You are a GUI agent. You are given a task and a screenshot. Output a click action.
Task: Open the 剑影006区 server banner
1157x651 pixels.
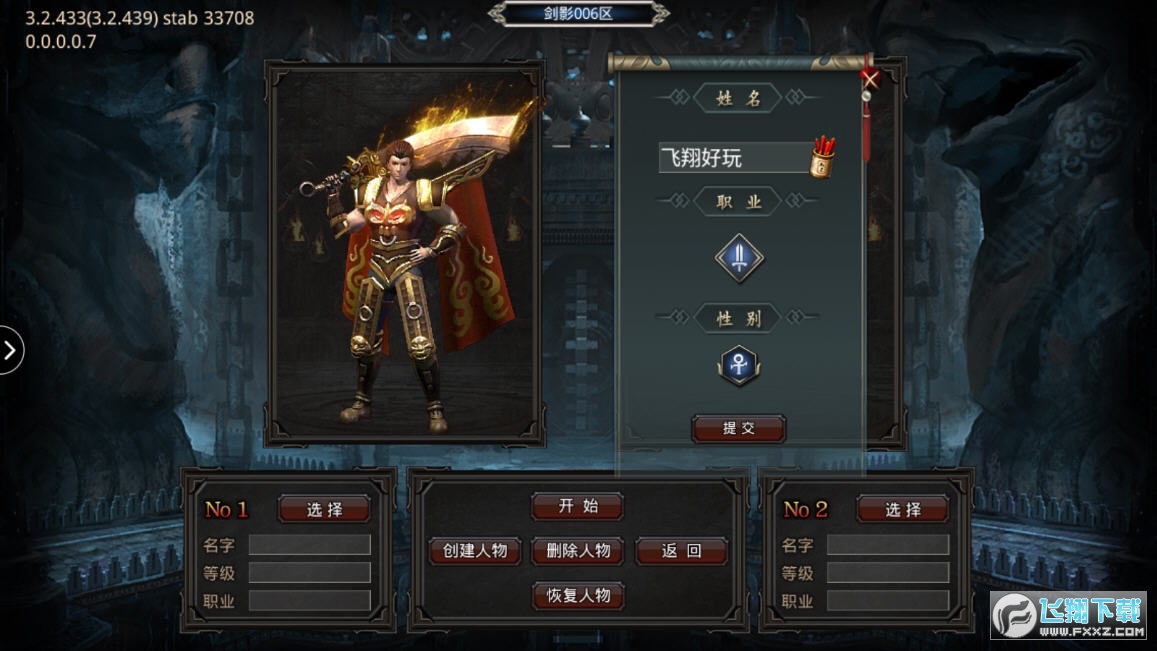[578, 14]
